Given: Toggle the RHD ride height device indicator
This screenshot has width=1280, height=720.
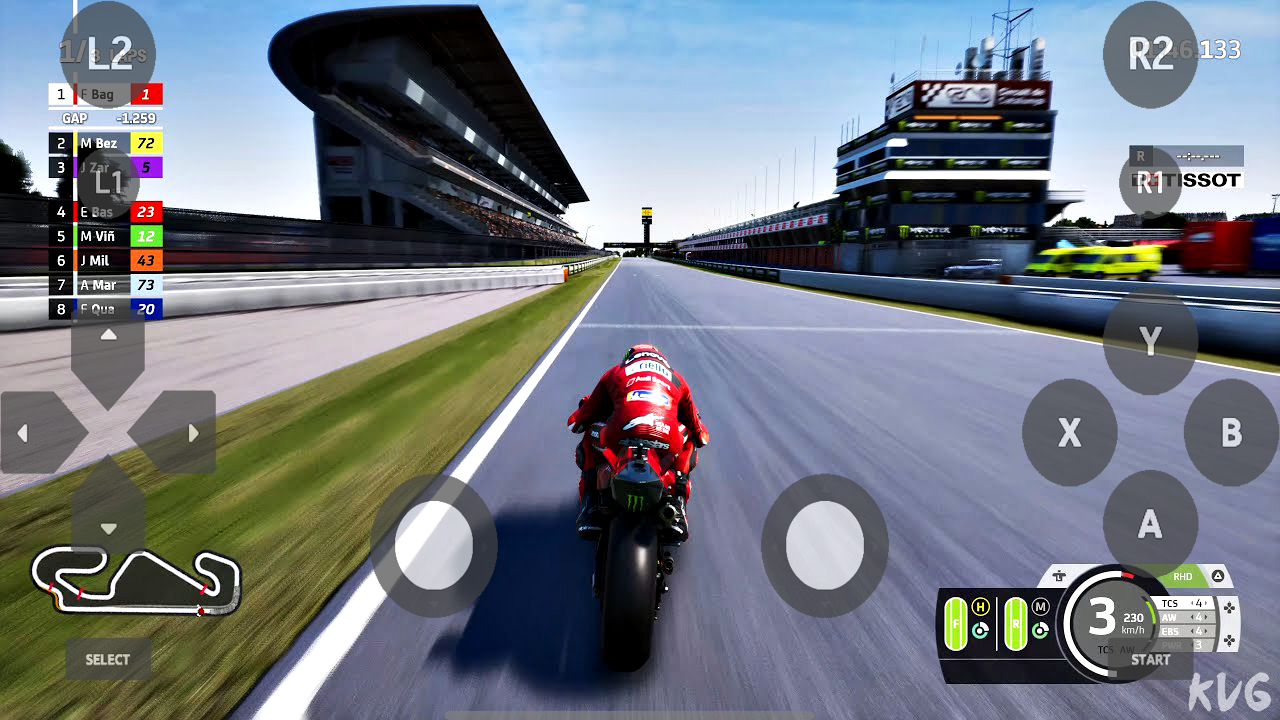Looking at the screenshot, I should tap(1183, 577).
